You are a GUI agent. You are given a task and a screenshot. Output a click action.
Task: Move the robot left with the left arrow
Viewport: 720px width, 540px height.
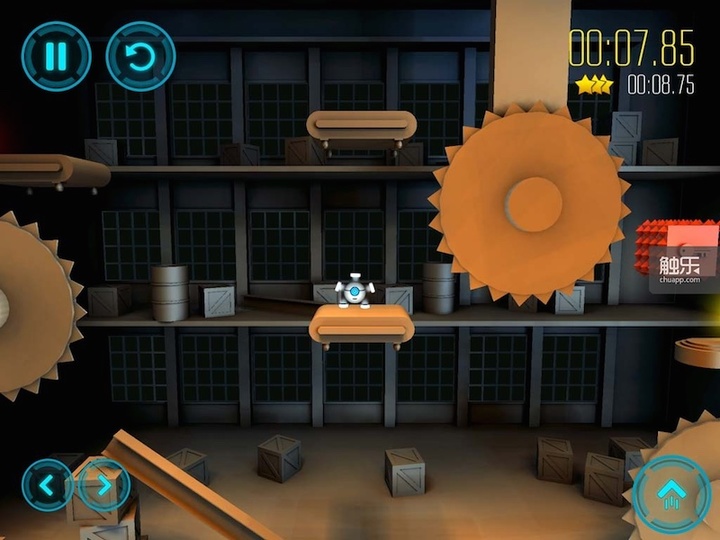click(x=45, y=485)
